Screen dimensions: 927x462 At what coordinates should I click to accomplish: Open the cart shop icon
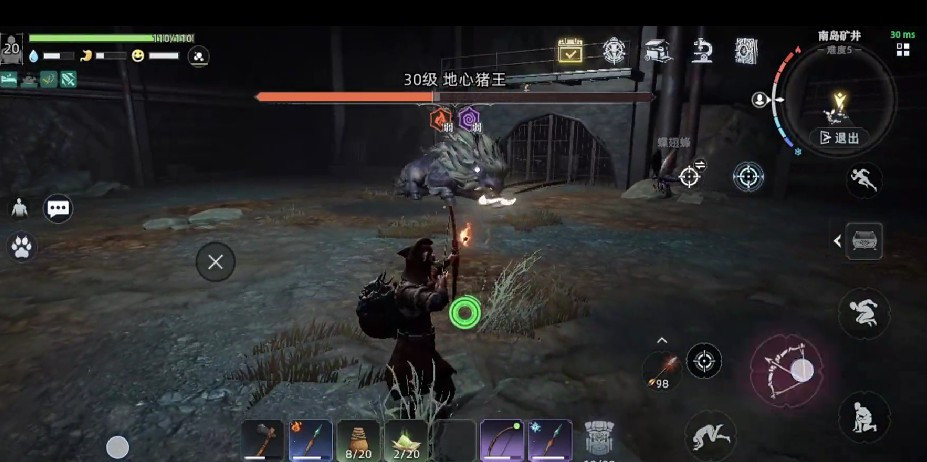click(x=657, y=51)
